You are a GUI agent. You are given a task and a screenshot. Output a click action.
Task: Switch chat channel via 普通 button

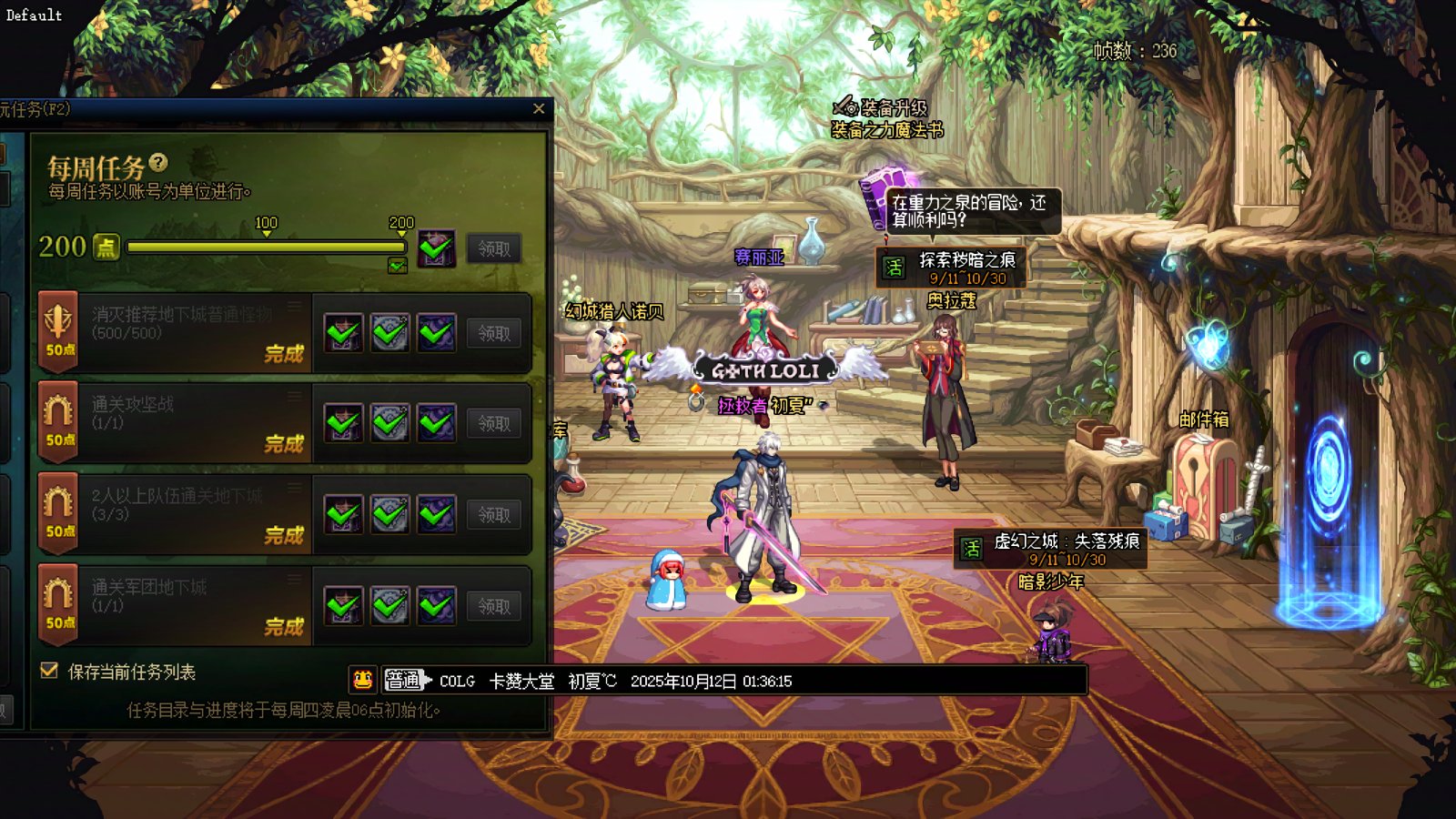[x=405, y=680]
